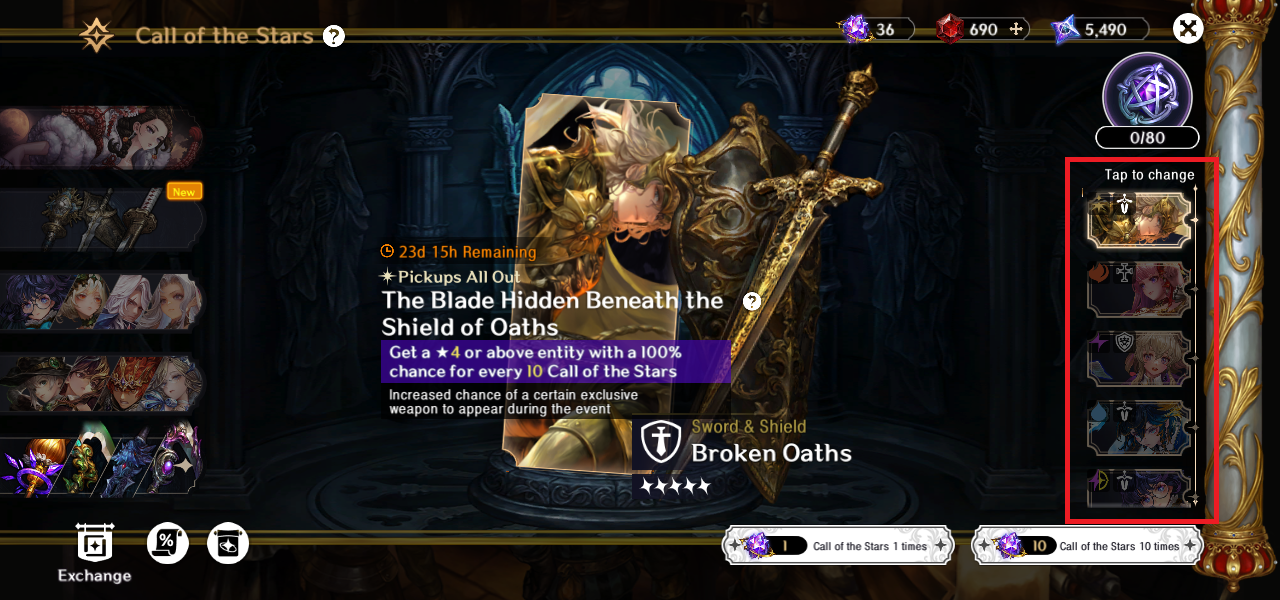The height and width of the screenshot is (600, 1280).
Task: Choose the banner with red-masked character group
Action: 100,382
